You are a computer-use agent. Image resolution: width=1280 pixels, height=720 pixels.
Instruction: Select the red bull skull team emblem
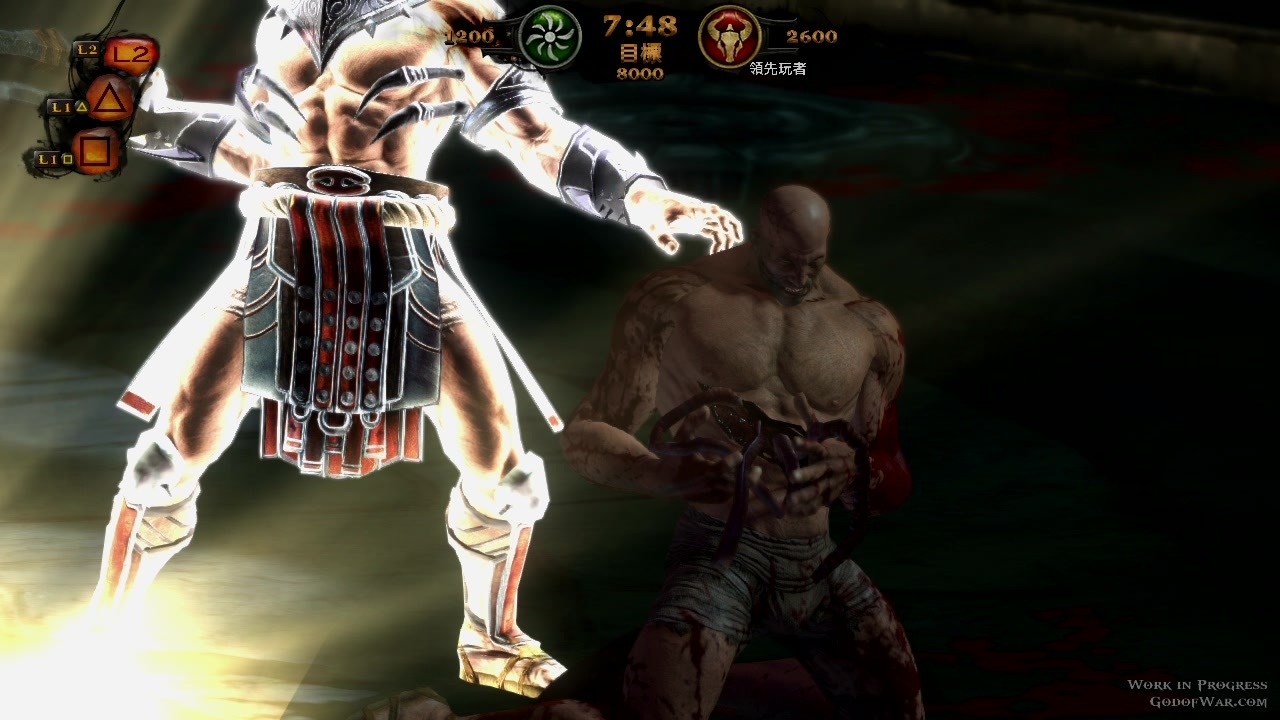tap(729, 38)
